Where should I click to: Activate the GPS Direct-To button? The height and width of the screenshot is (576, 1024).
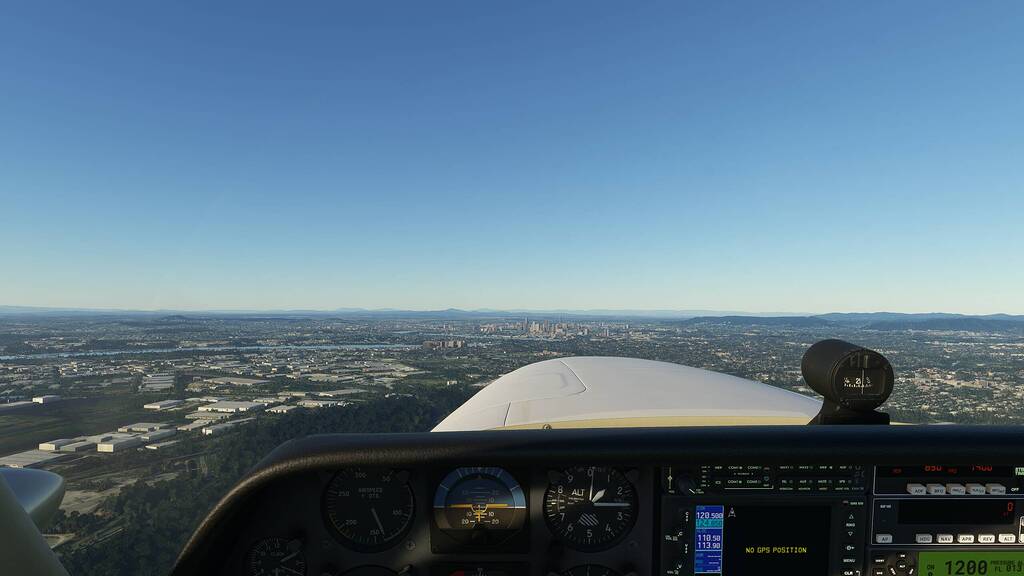coord(848,546)
